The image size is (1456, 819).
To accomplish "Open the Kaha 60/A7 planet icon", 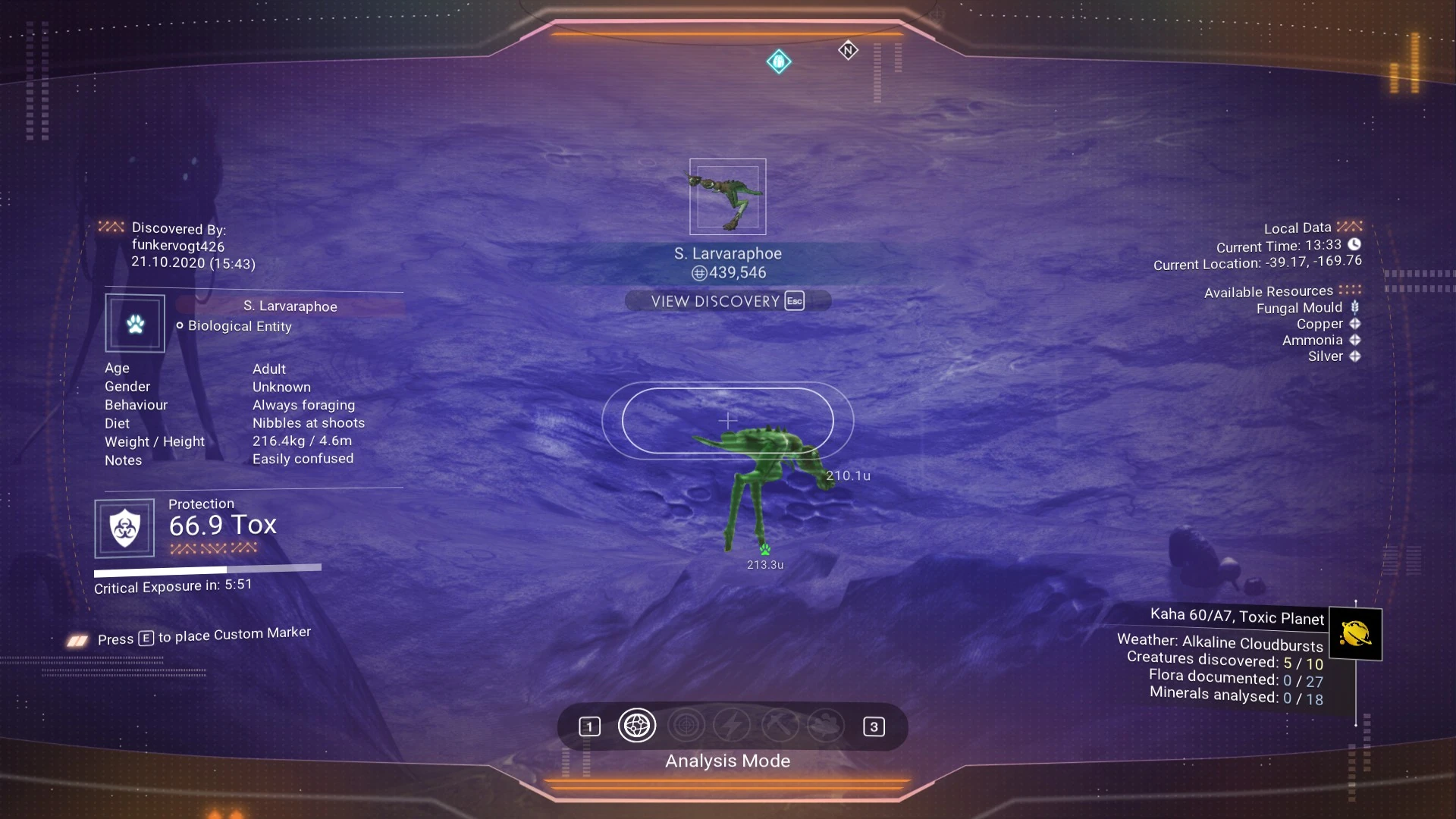I will pos(1355,634).
